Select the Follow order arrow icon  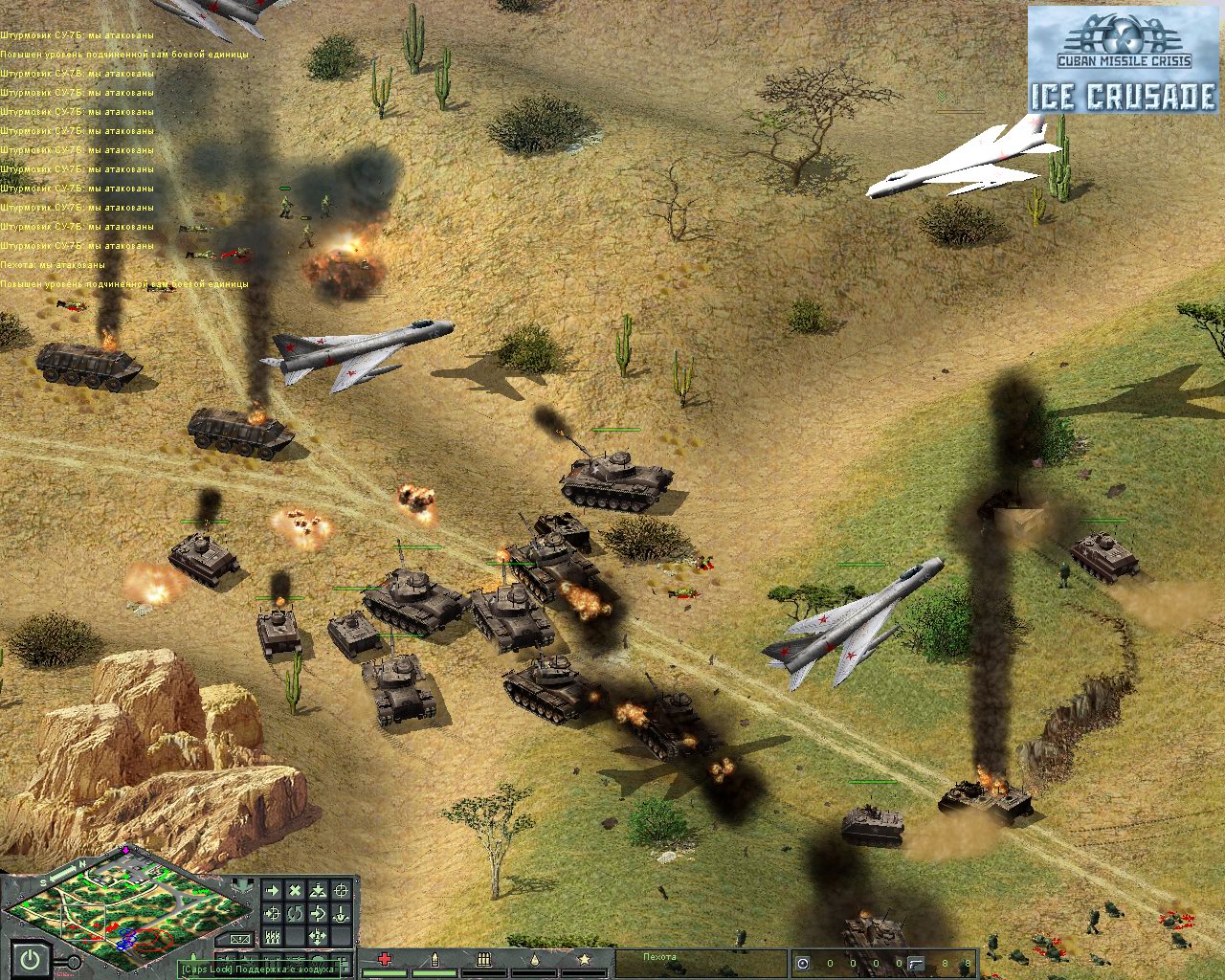[318, 914]
